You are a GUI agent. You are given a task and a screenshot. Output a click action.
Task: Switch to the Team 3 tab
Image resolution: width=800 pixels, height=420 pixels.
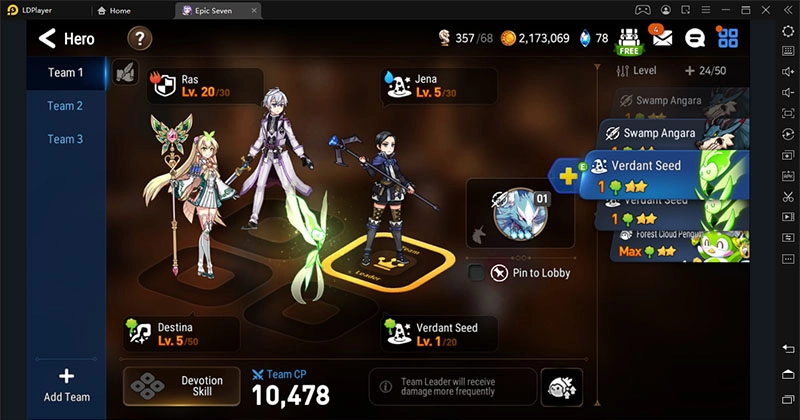65,139
